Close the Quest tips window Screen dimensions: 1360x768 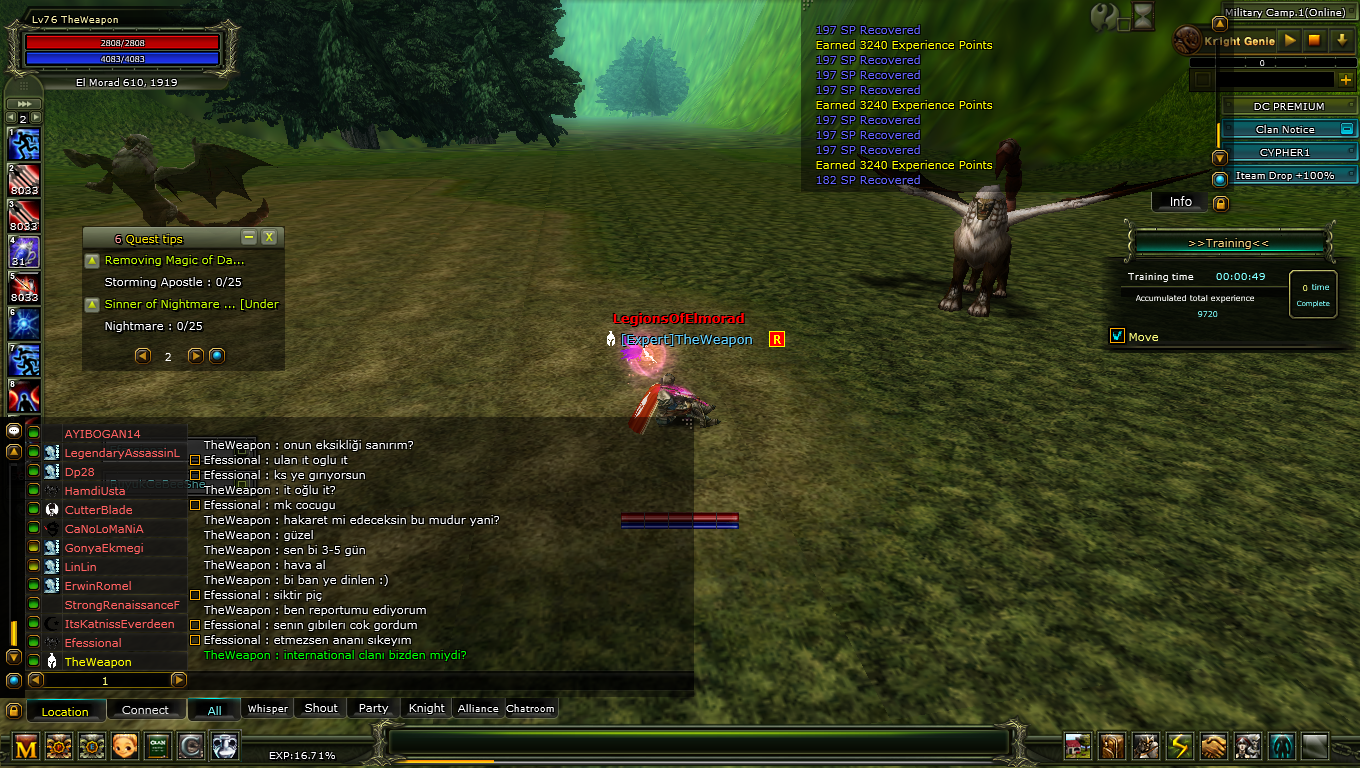coord(269,238)
